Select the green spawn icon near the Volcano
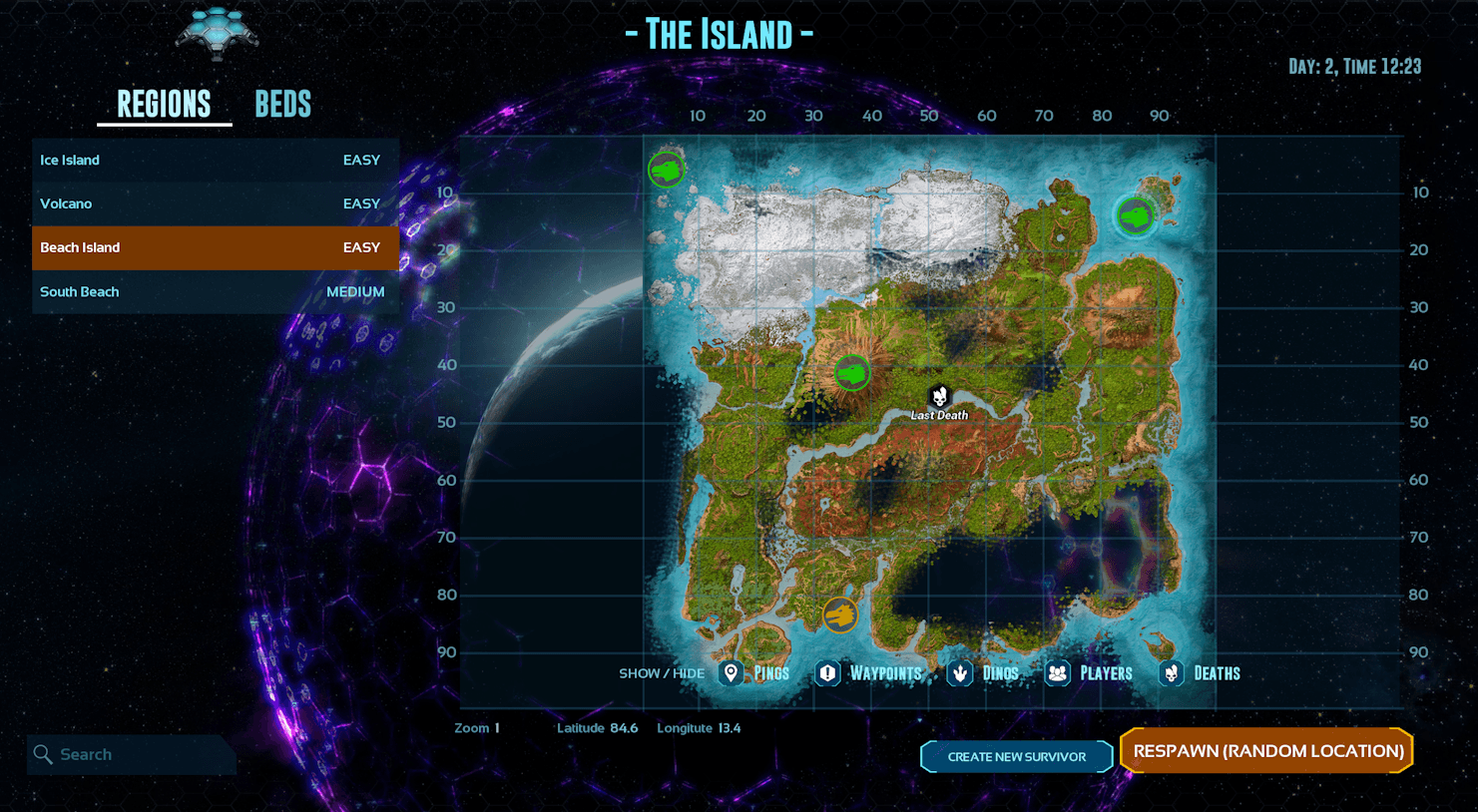The height and width of the screenshot is (812, 1478). 852,372
